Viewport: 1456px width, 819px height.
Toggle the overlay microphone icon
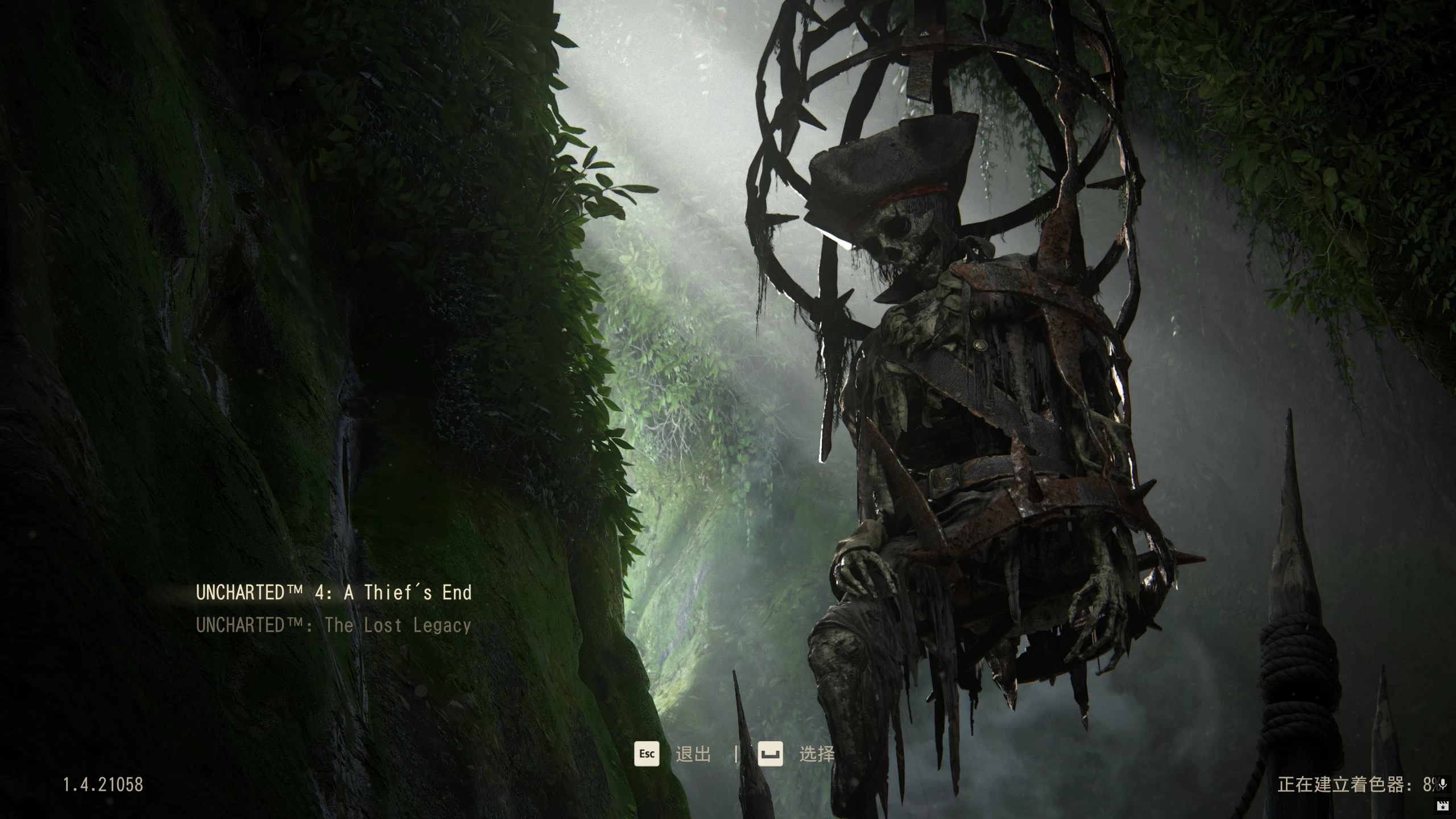tap(1442, 785)
